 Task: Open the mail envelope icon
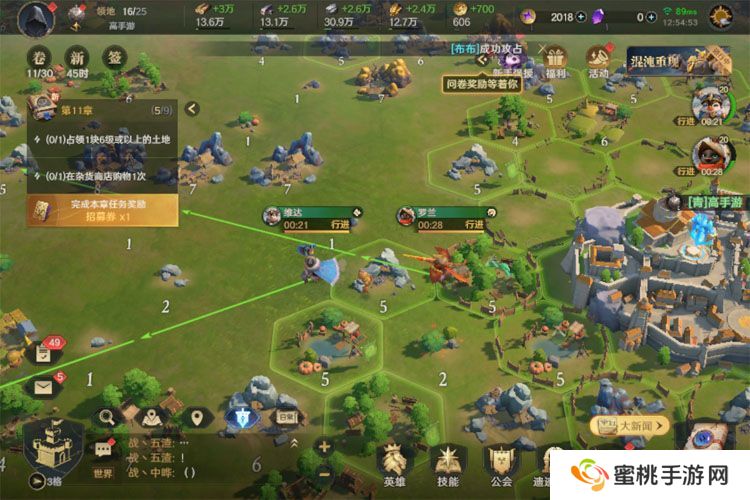[44, 387]
